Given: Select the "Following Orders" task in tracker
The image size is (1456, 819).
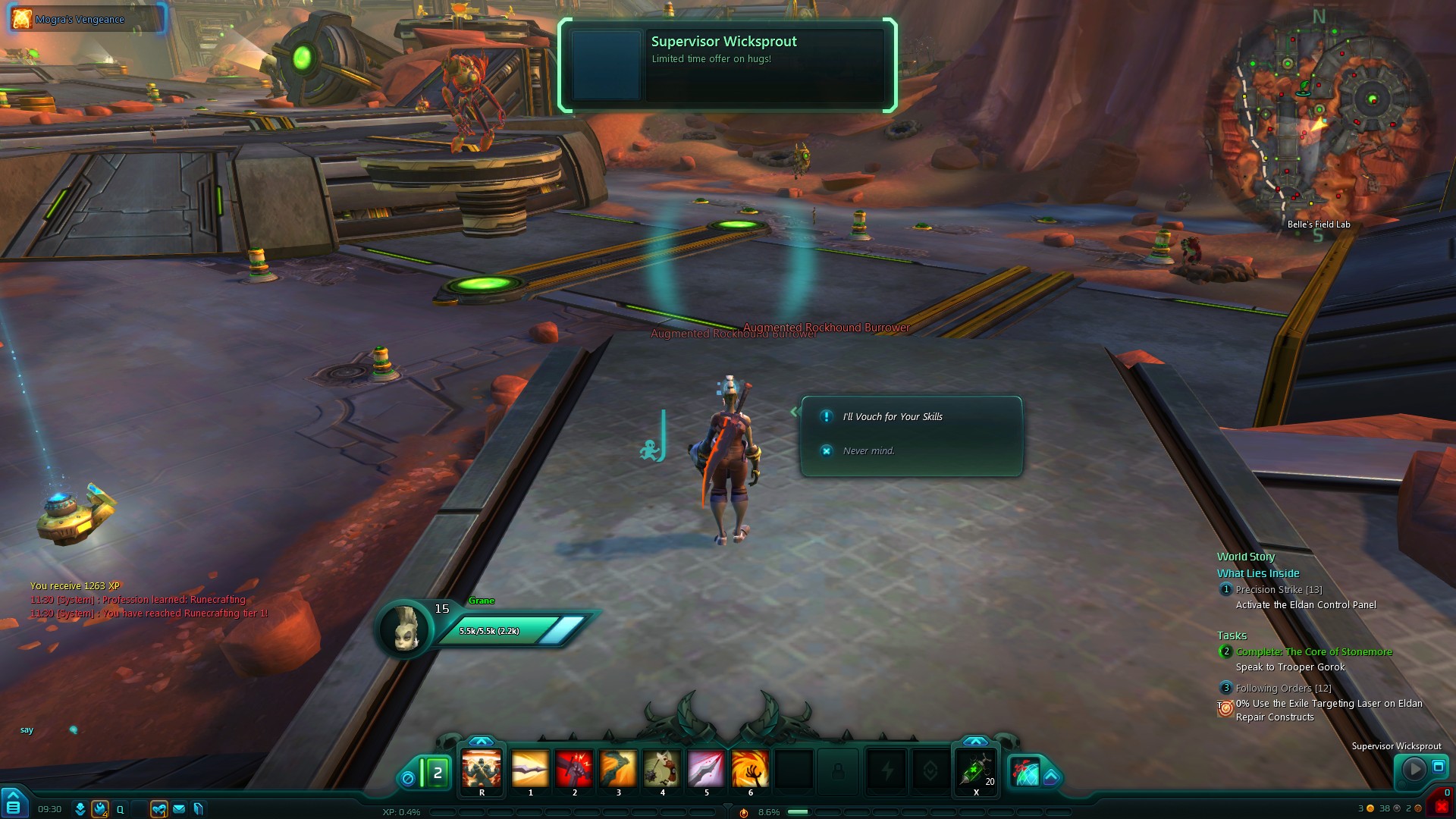Looking at the screenshot, I should tap(1283, 688).
